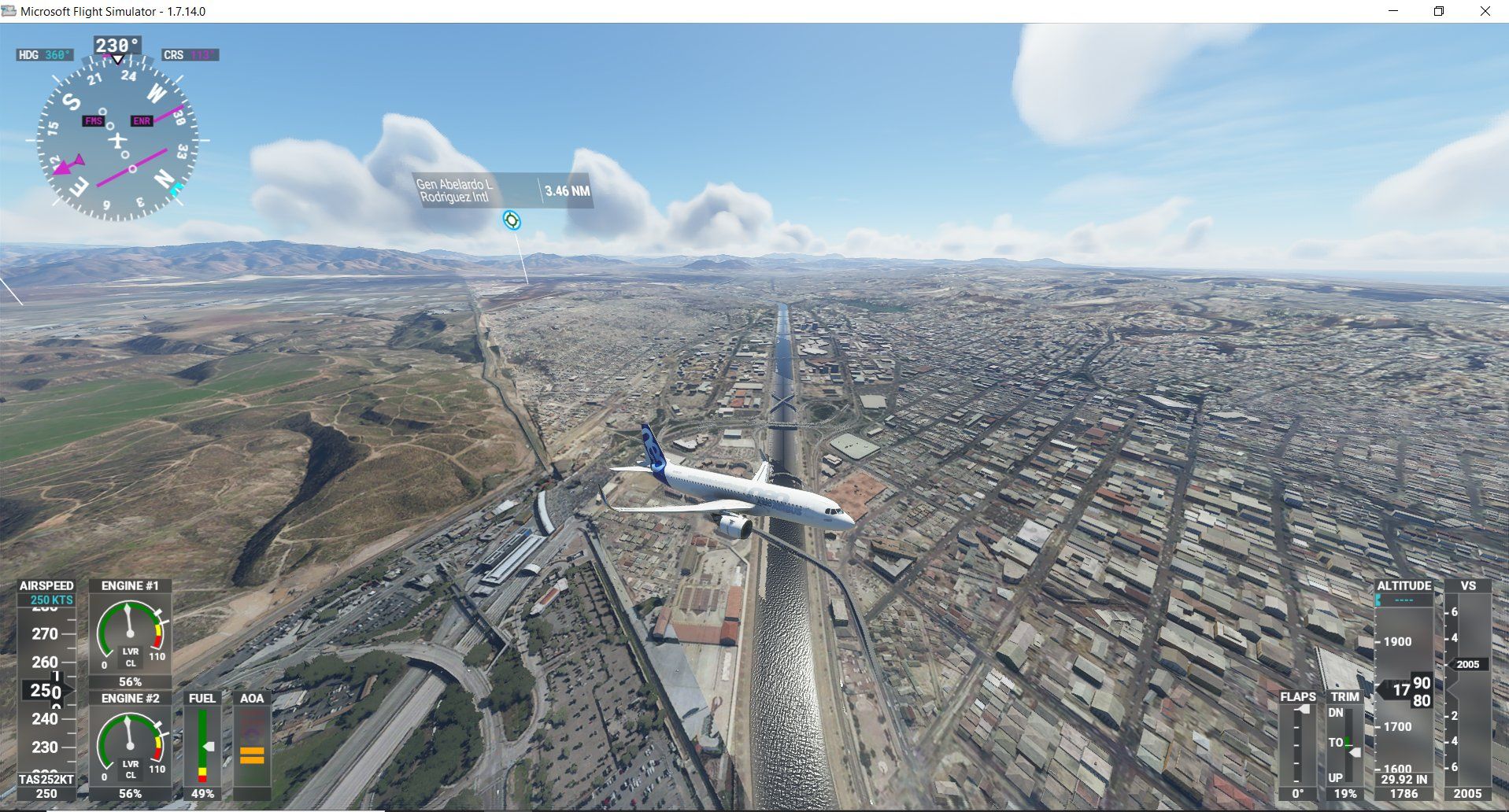
Task: Click the 3.46 NM distance label
Action: click(567, 190)
